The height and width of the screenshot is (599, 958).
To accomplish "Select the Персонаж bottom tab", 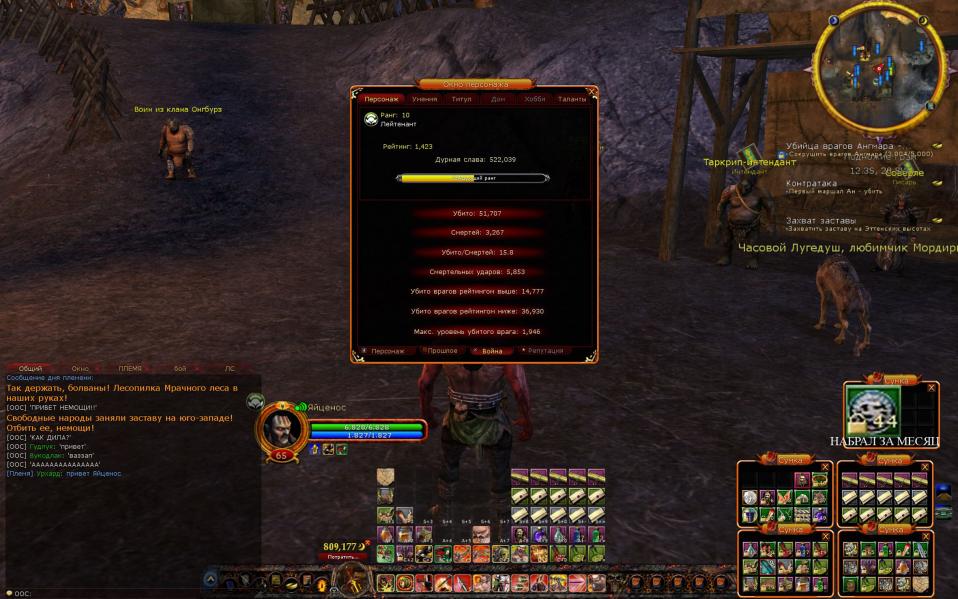I will point(385,351).
